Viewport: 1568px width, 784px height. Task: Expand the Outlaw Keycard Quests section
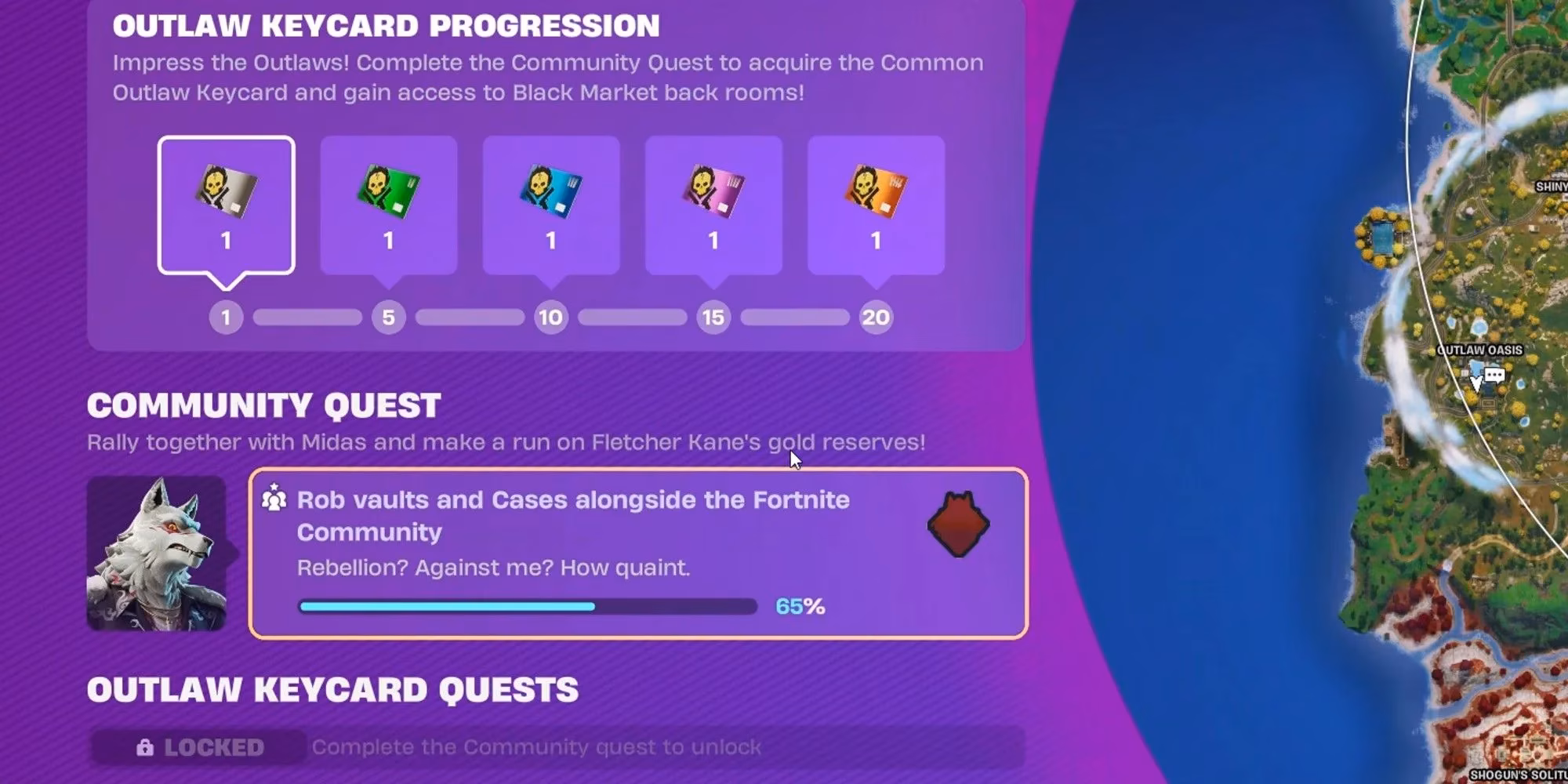[x=335, y=690]
